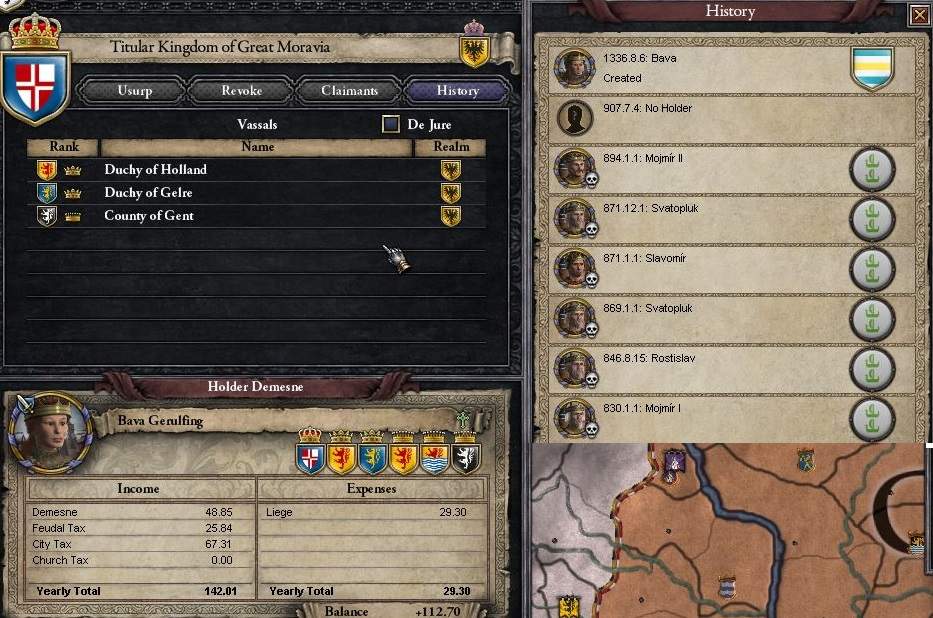View the Mojmír II history entry portrait

(x=575, y=169)
